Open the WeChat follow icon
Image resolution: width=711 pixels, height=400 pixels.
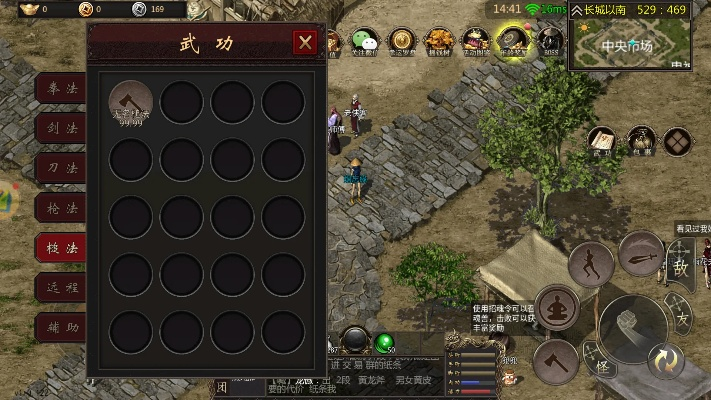(365, 41)
